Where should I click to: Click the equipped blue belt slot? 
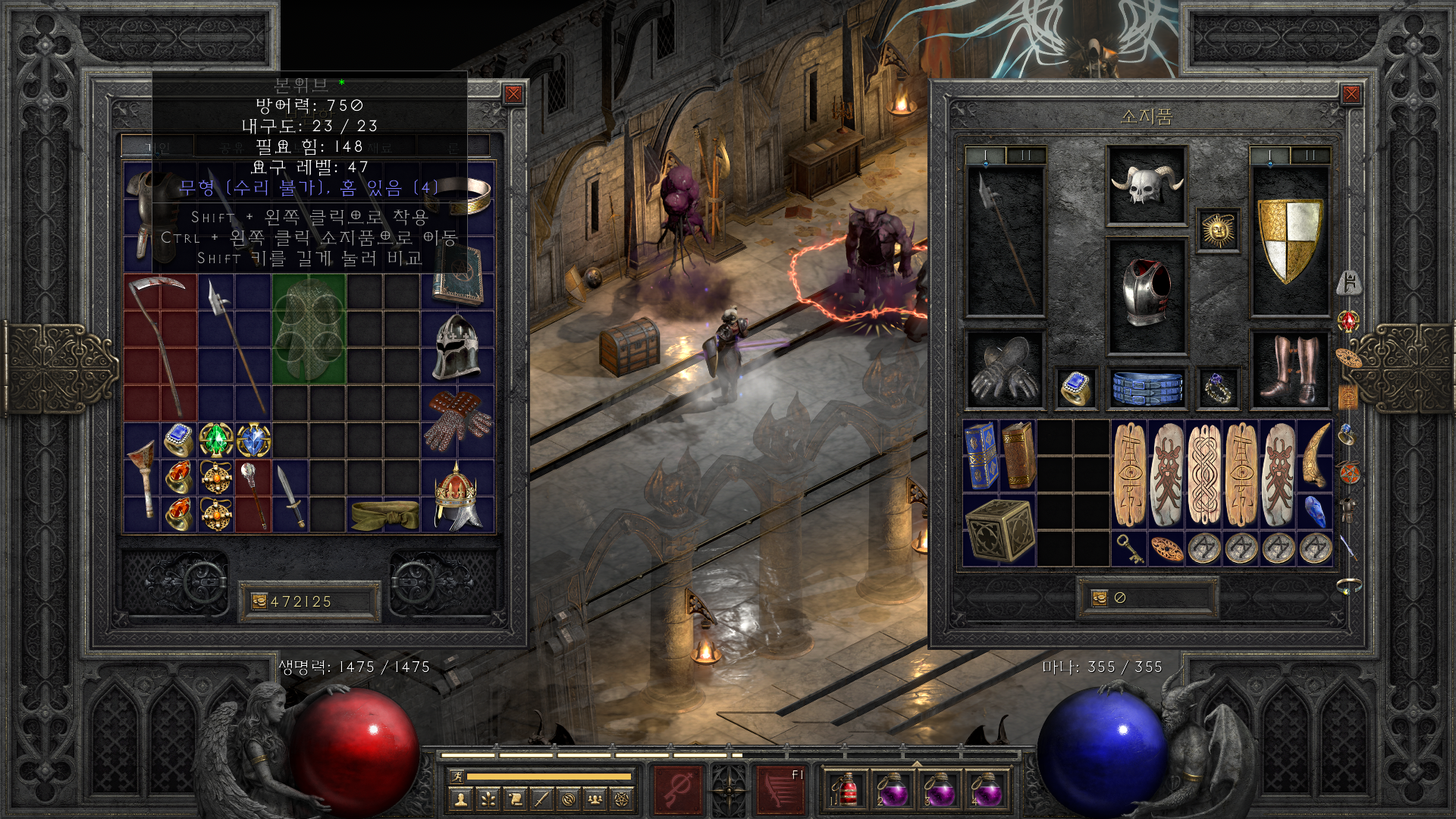[1146, 388]
